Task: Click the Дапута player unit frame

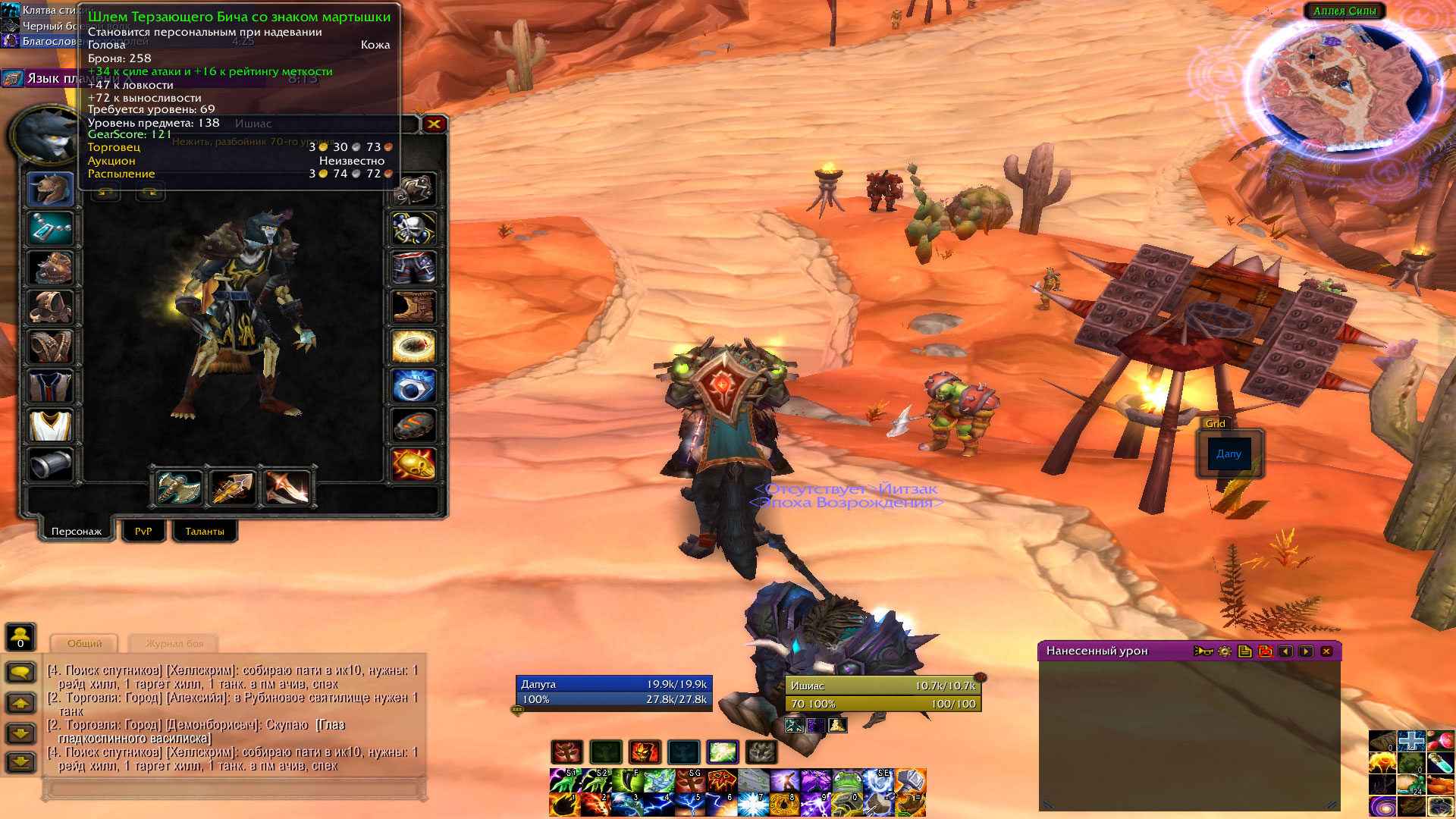Action: (613, 691)
